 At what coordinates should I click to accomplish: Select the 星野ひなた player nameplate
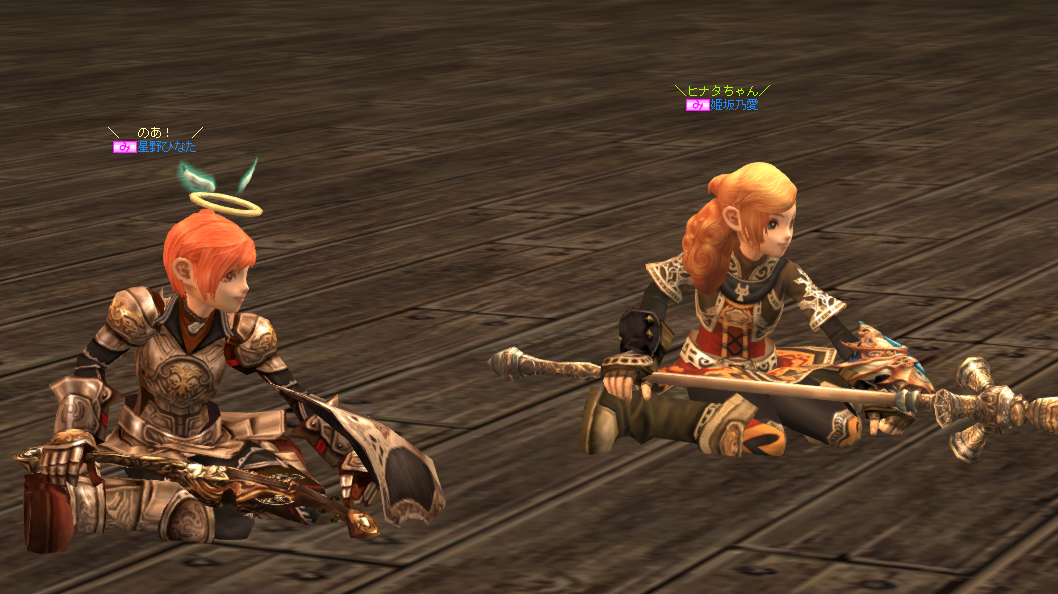(x=166, y=147)
